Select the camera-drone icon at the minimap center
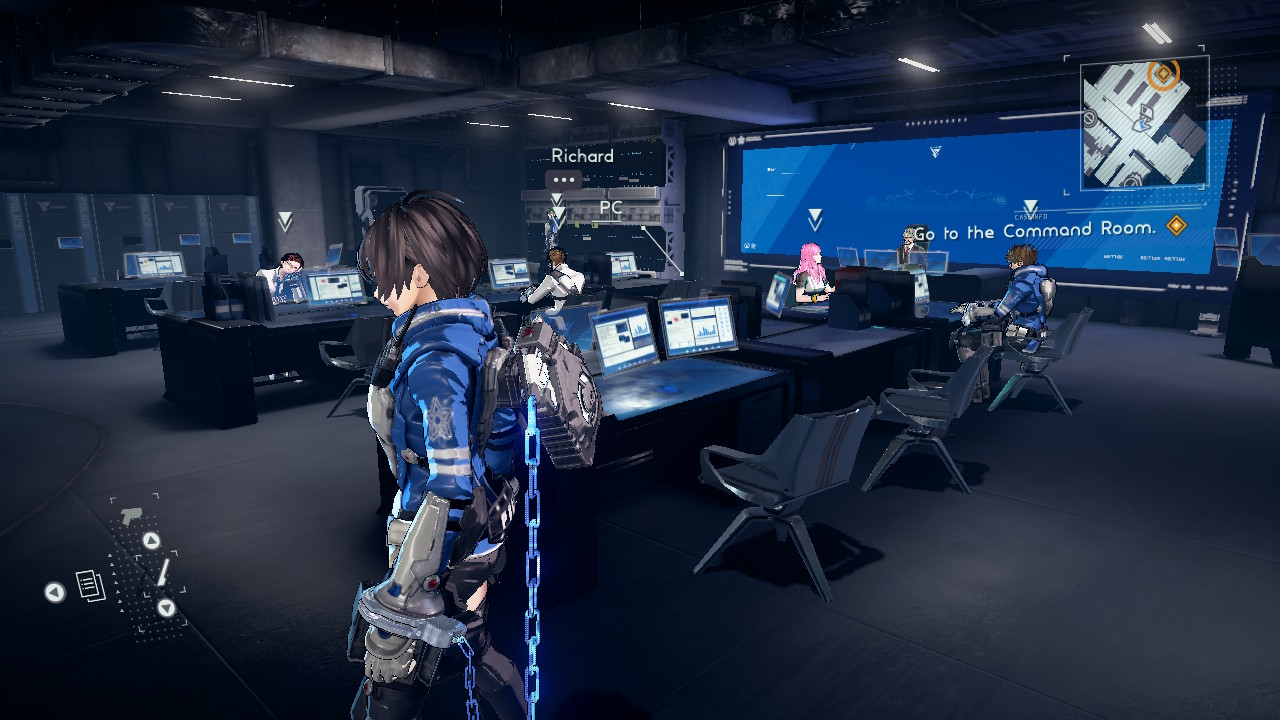The height and width of the screenshot is (720, 1280). pos(1147,109)
